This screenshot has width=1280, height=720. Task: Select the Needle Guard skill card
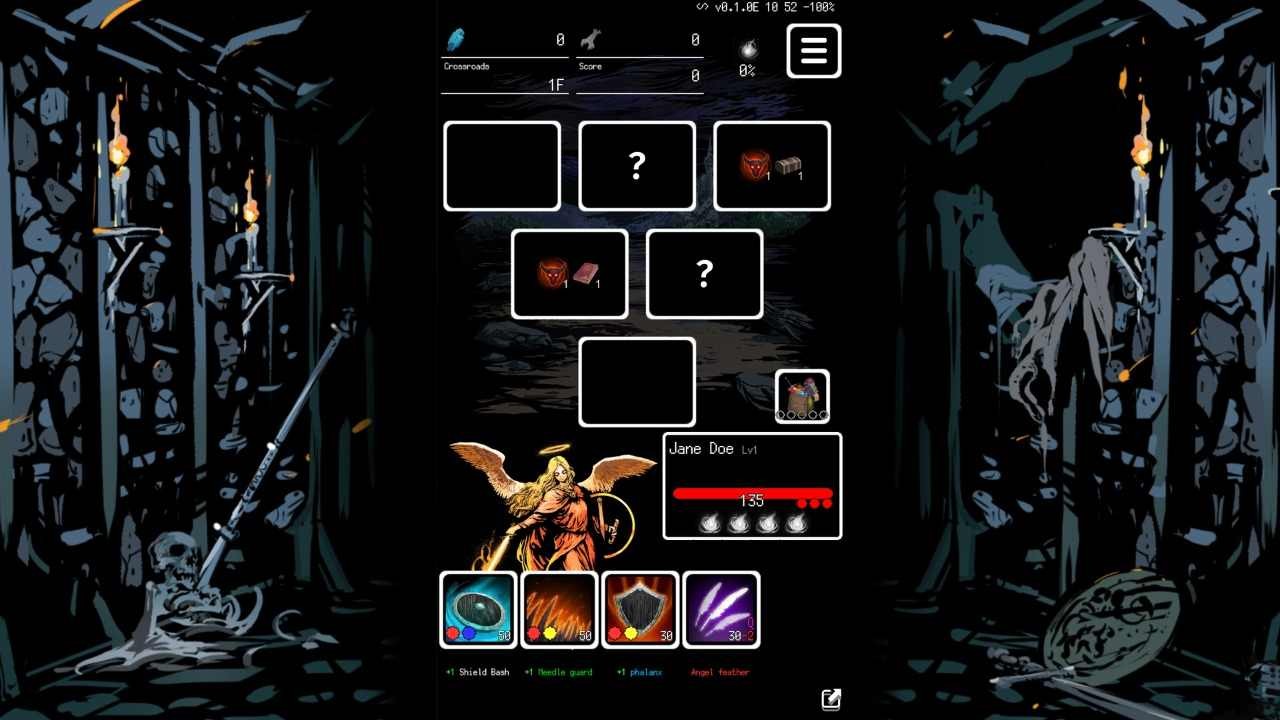[559, 610]
